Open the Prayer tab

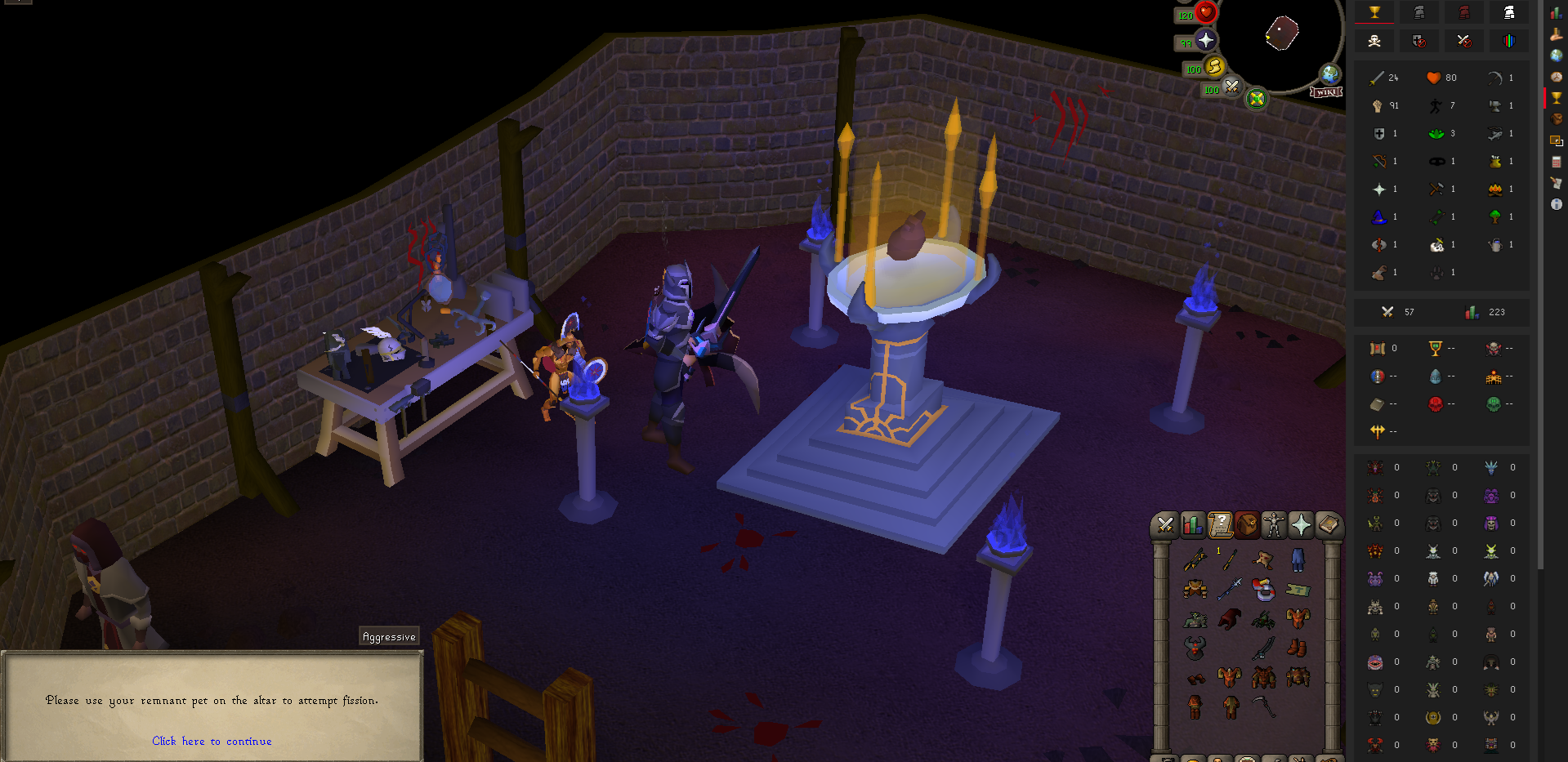[1301, 525]
